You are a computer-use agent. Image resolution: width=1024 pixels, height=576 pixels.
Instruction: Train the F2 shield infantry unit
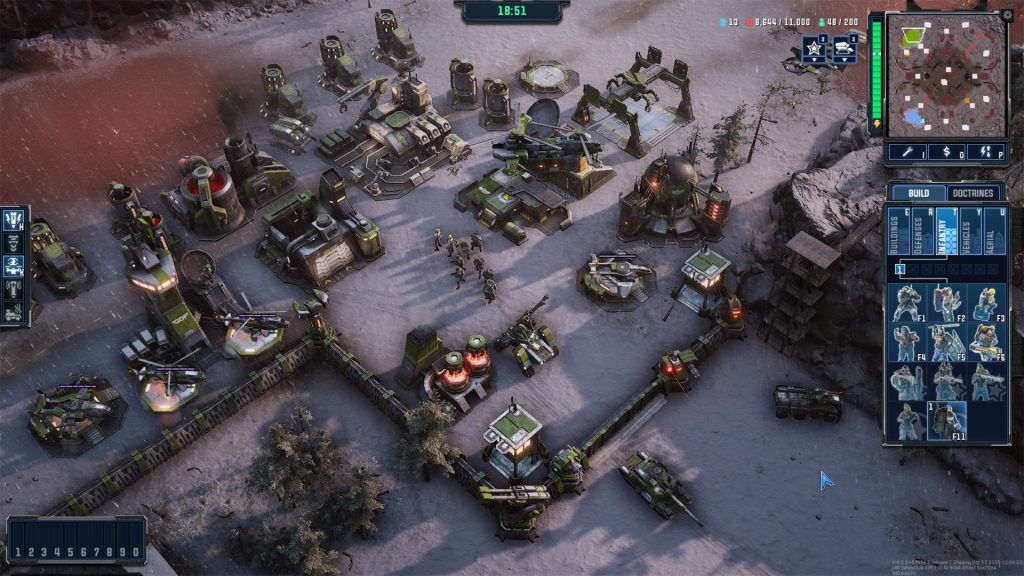[946, 302]
